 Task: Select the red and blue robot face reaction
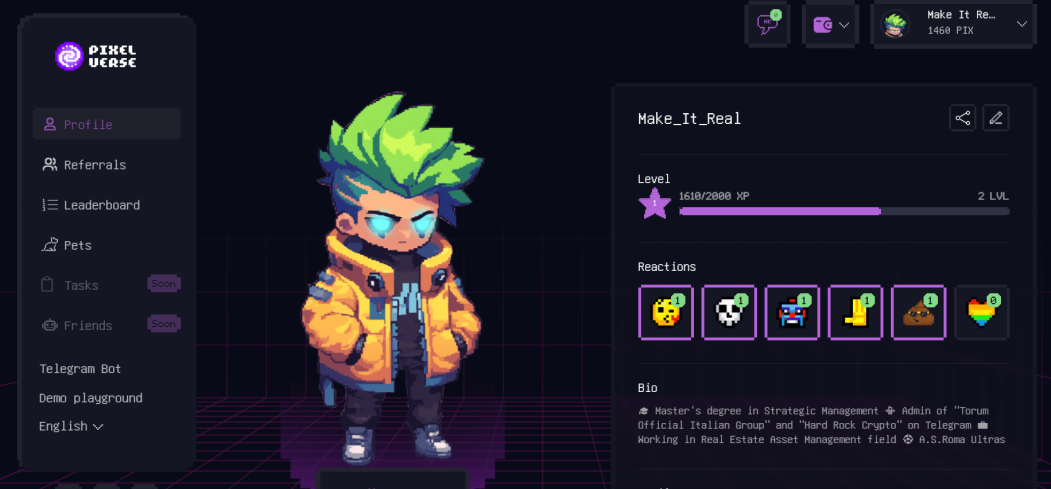point(792,313)
